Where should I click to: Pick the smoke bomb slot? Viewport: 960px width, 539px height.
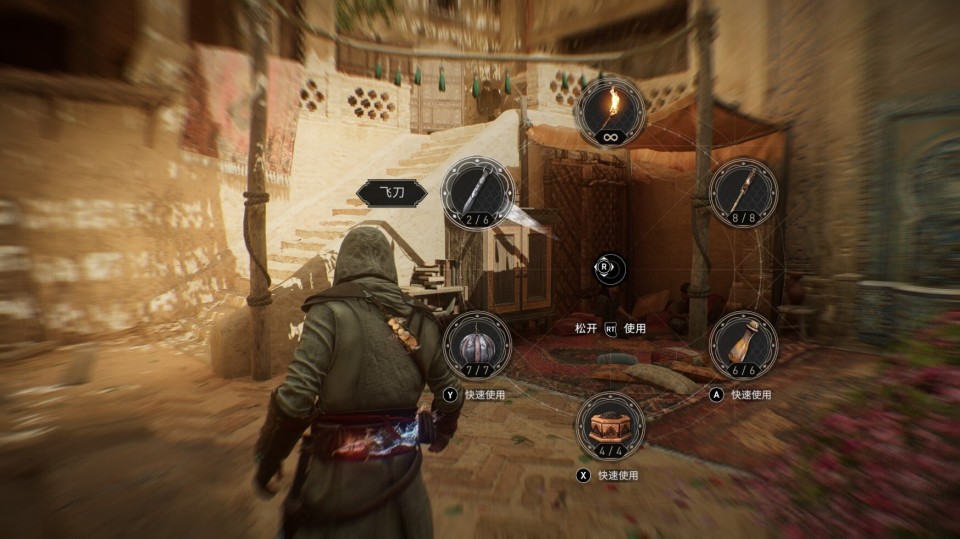(478, 344)
